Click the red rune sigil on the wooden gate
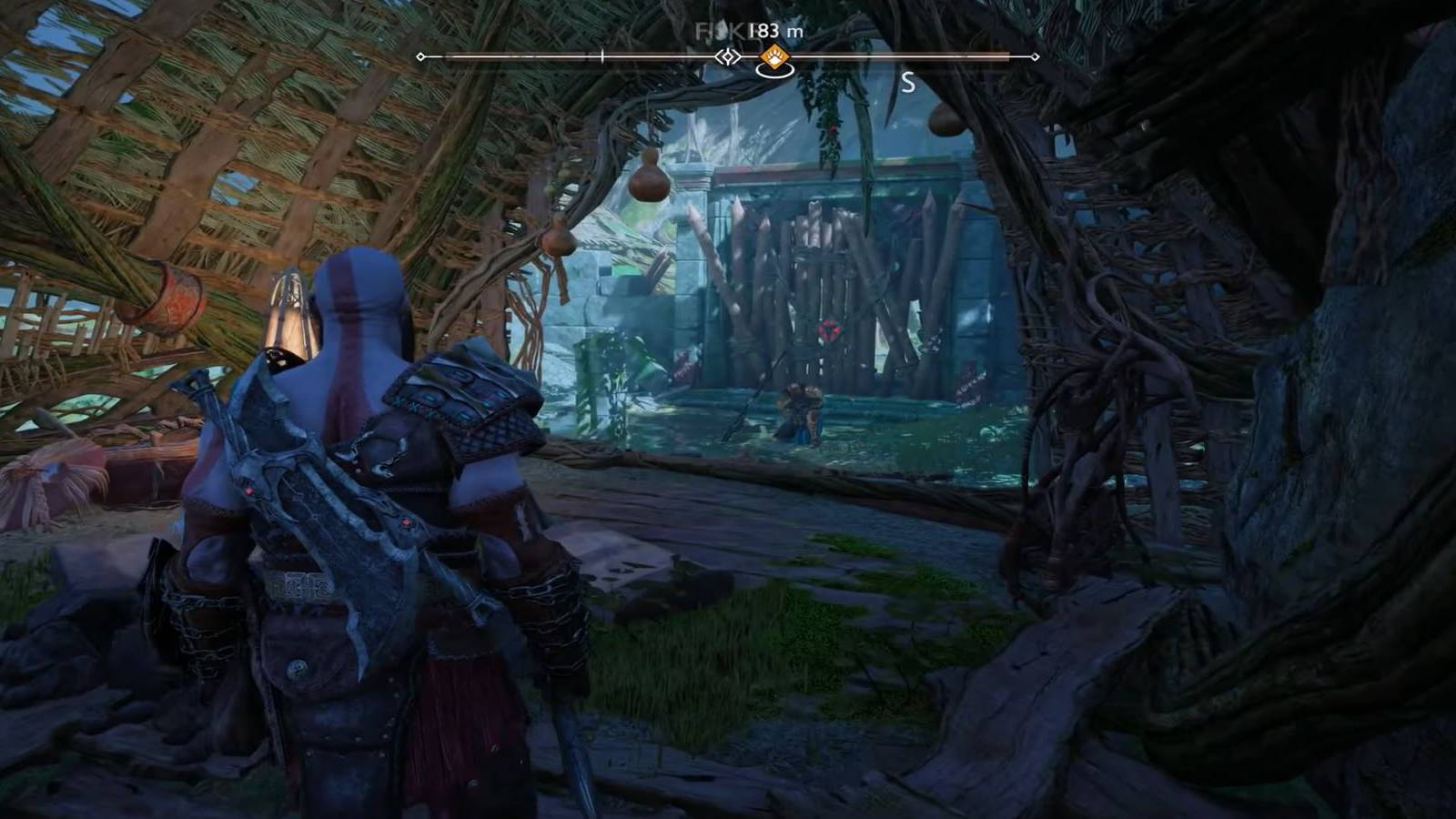Screen dimensions: 1456x819 point(828,329)
